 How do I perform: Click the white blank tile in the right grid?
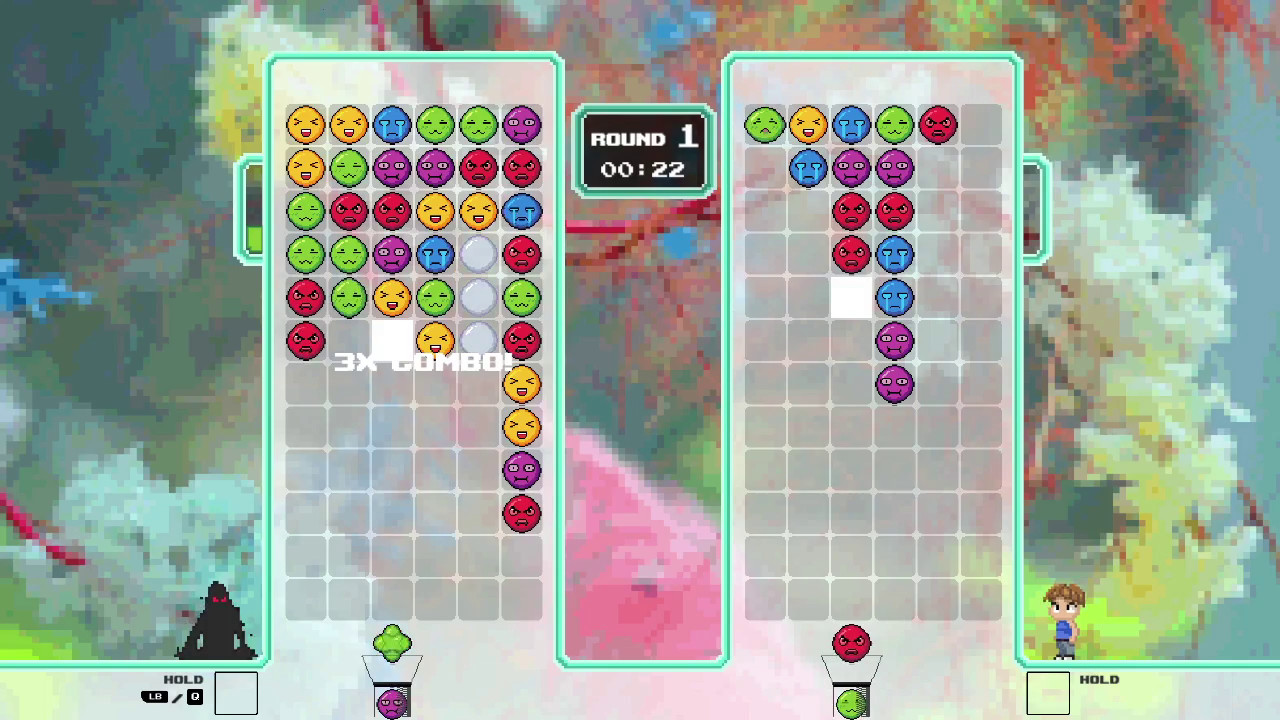851,297
